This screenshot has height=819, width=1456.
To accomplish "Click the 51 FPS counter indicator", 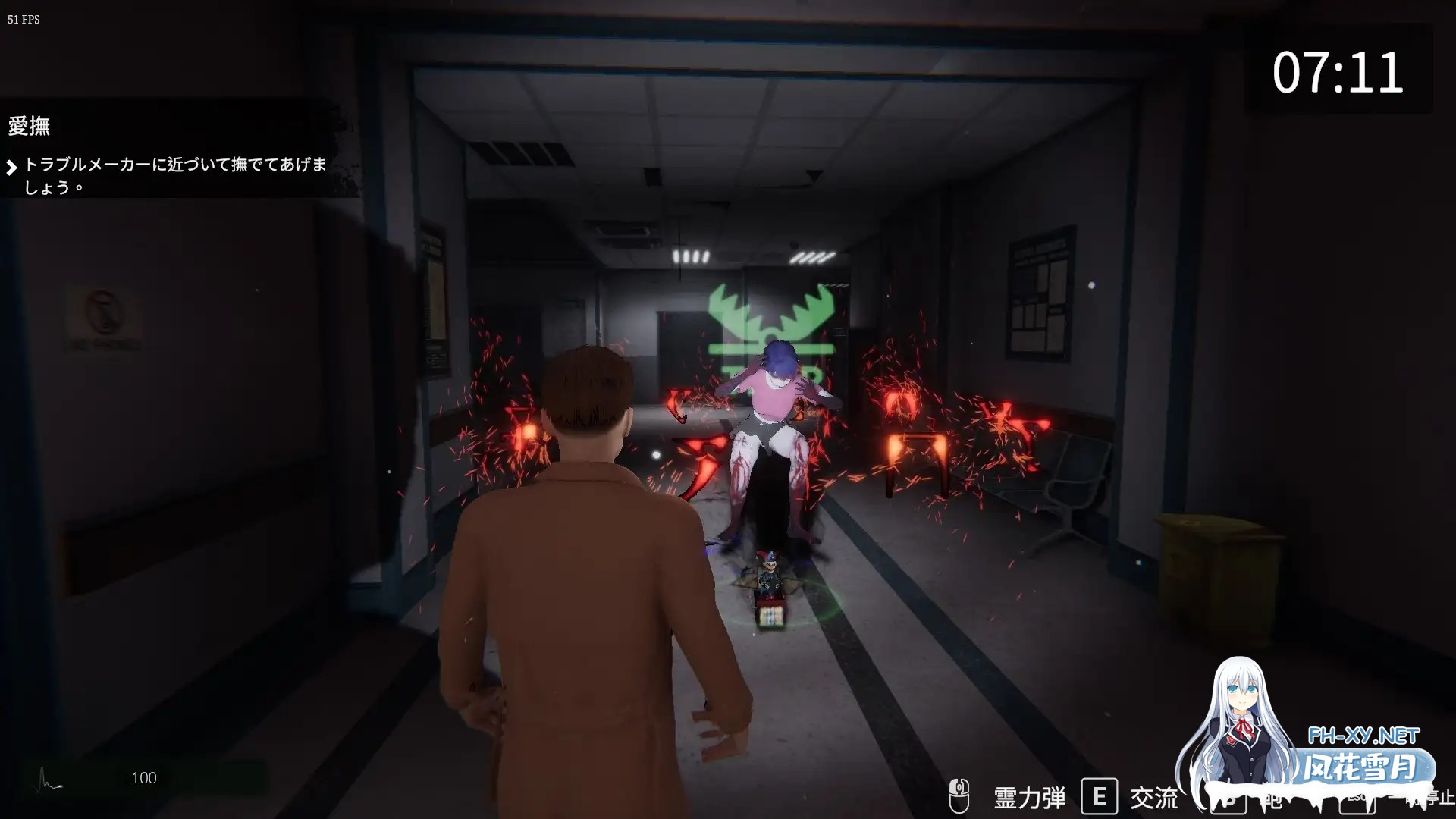I will pos(23,20).
